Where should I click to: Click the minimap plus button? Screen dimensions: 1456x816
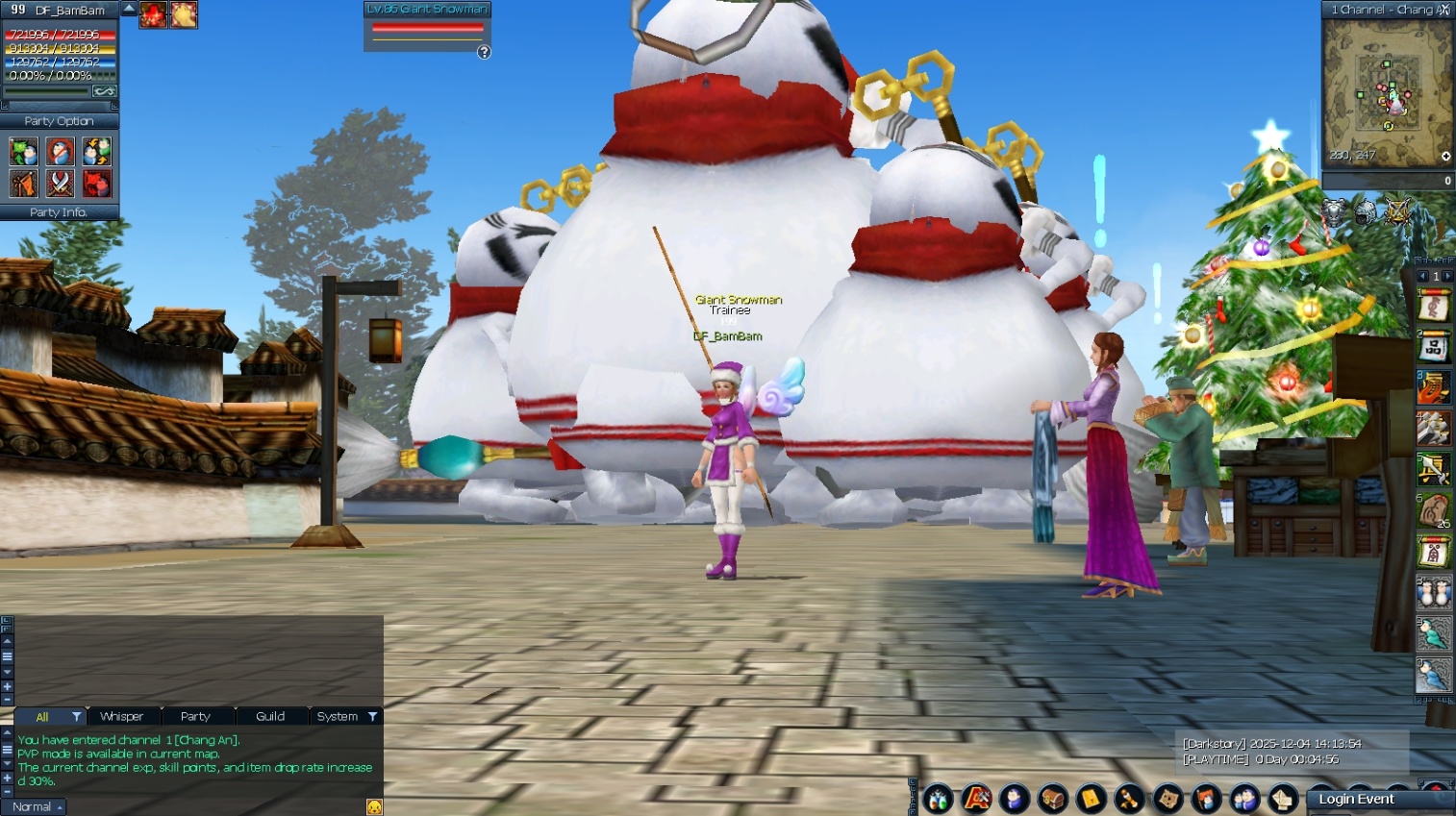point(1445,156)
